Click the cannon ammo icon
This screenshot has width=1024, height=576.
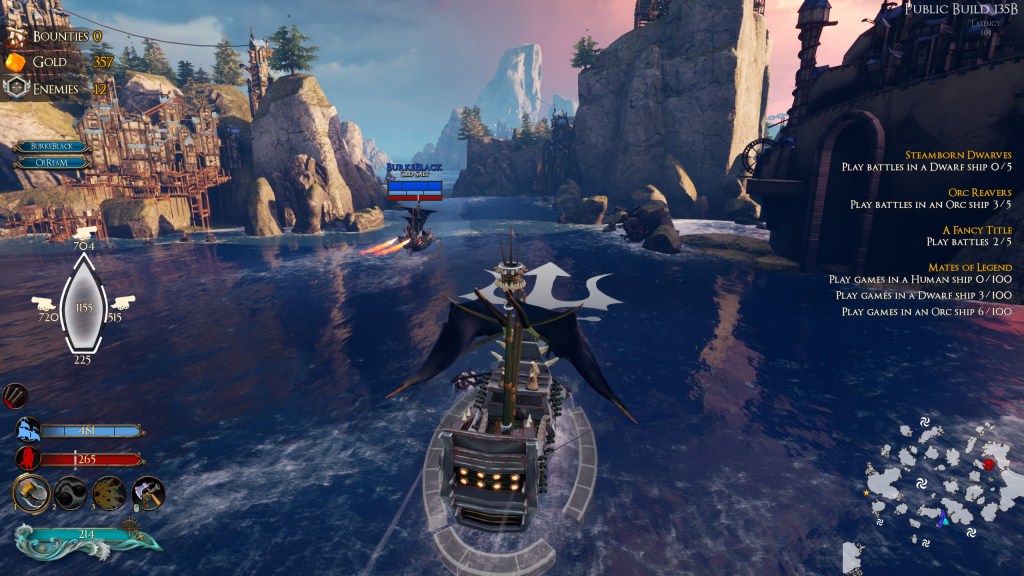(x=15, y=396)
